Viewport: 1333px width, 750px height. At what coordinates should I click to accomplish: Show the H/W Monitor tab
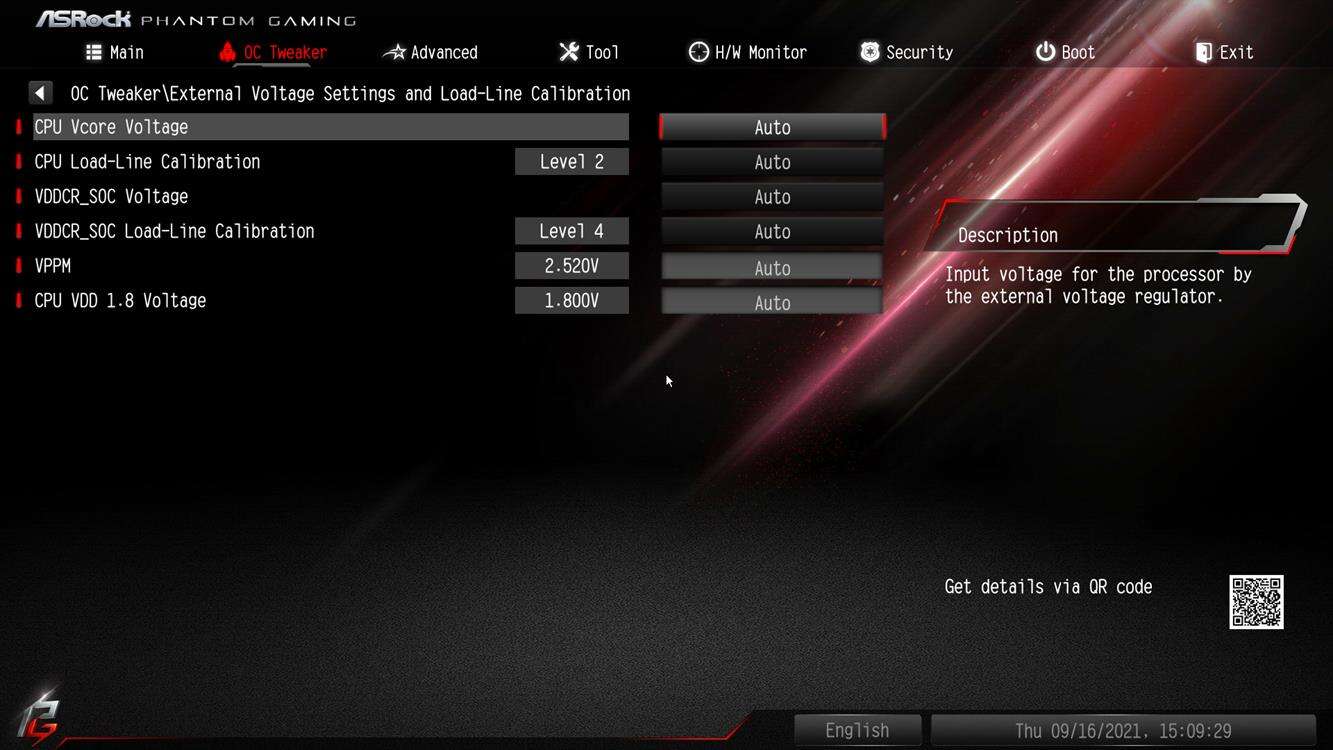(x=748, y=52)
